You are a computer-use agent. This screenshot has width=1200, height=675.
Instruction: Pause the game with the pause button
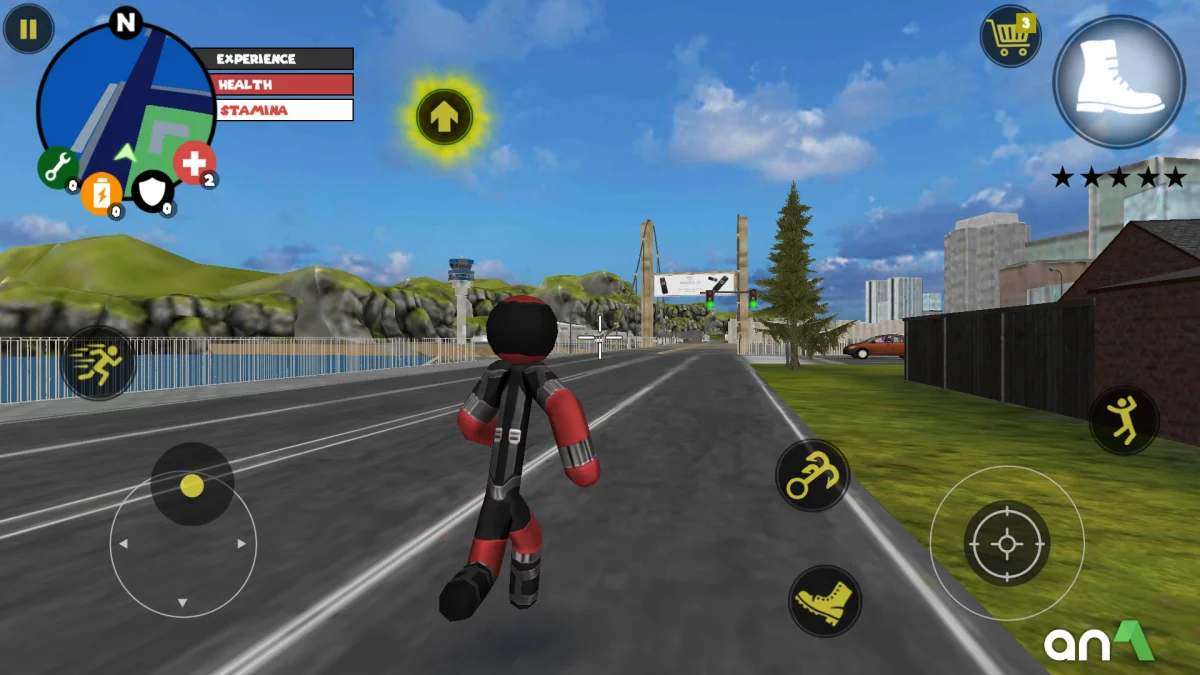tap(28, 29)
